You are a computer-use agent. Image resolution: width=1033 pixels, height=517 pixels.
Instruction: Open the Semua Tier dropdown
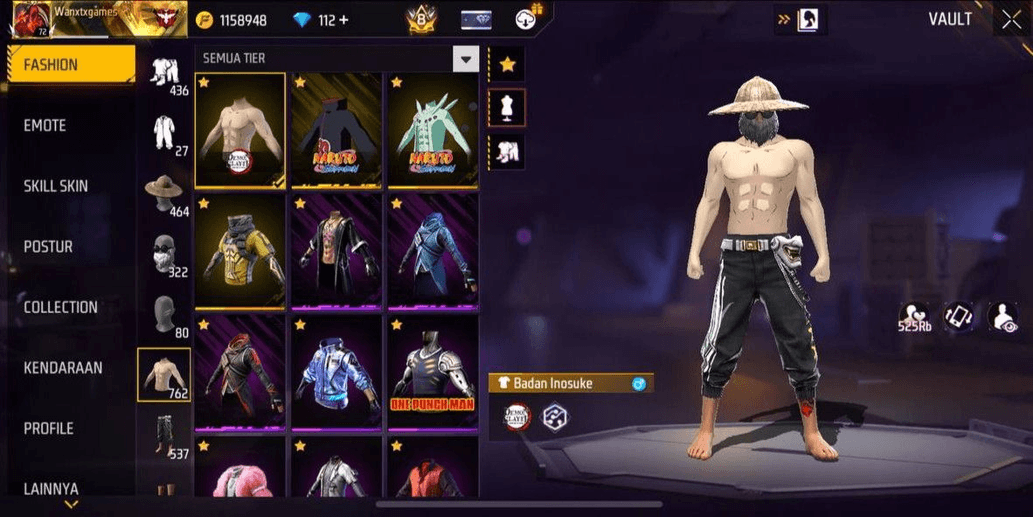click(465, 59)
